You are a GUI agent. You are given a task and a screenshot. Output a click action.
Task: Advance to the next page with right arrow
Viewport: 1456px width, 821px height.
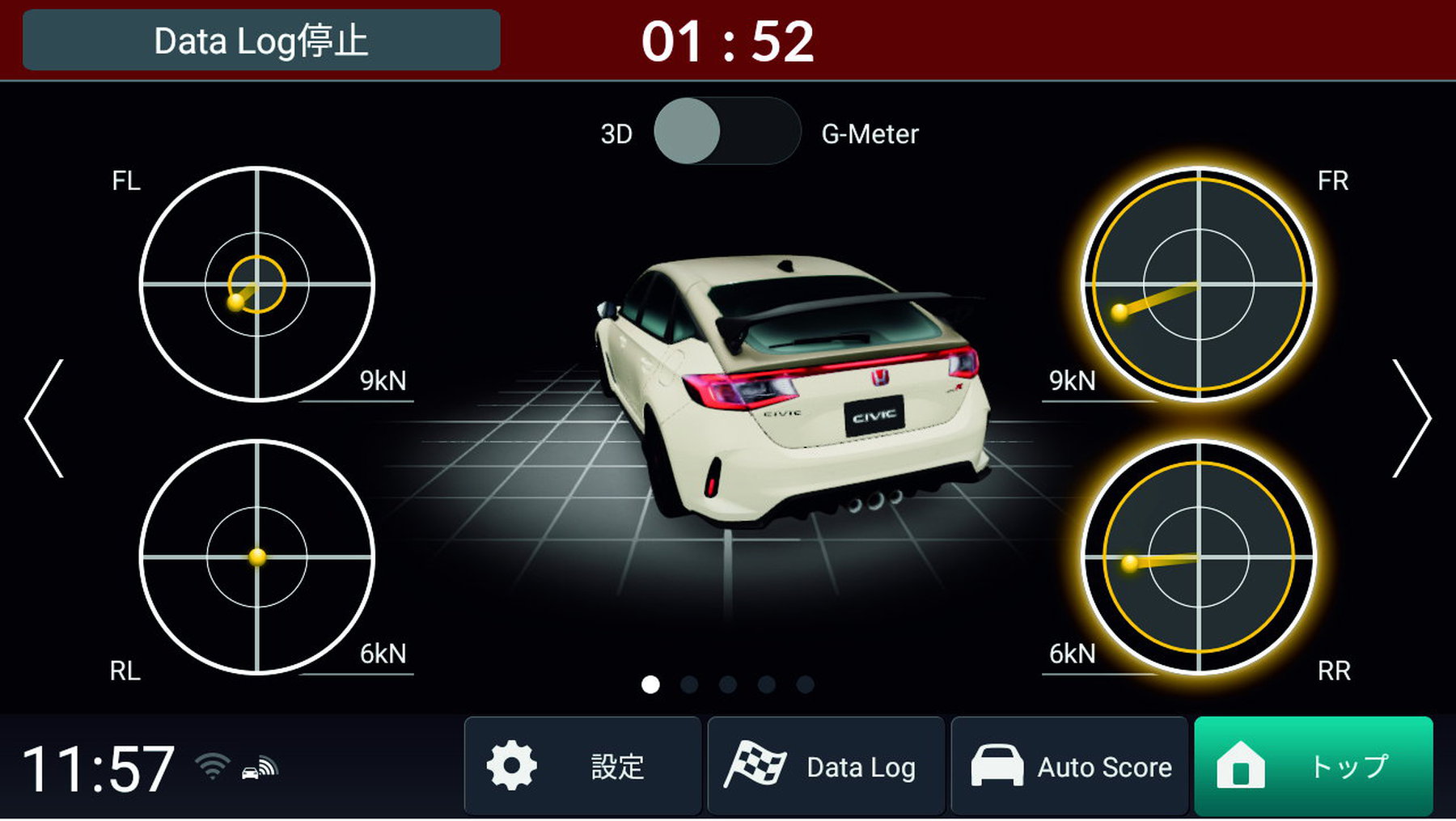pyautogui.click(x=1411, y=418)
